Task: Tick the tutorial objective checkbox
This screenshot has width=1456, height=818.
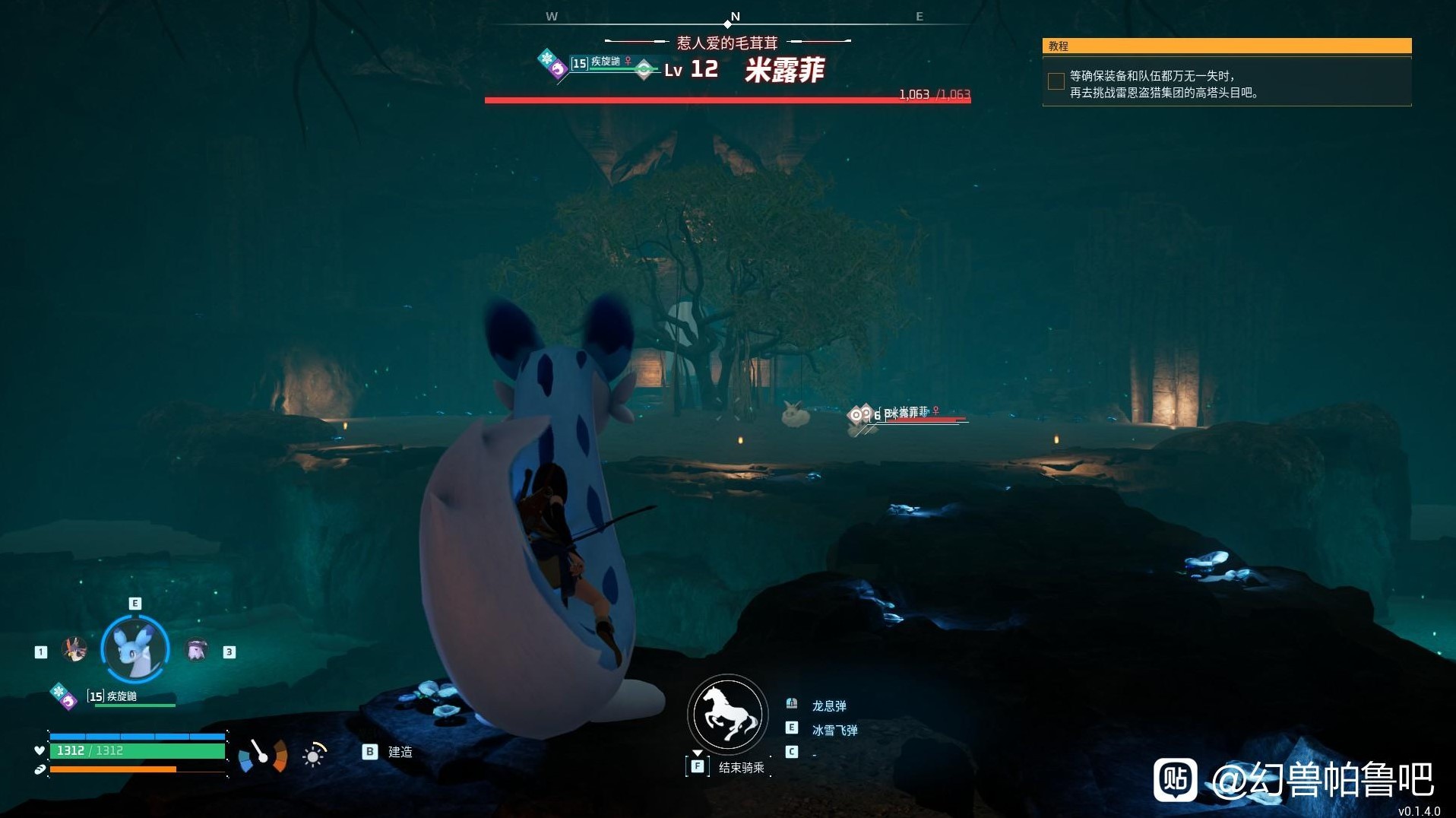Action: point(1056,81)
